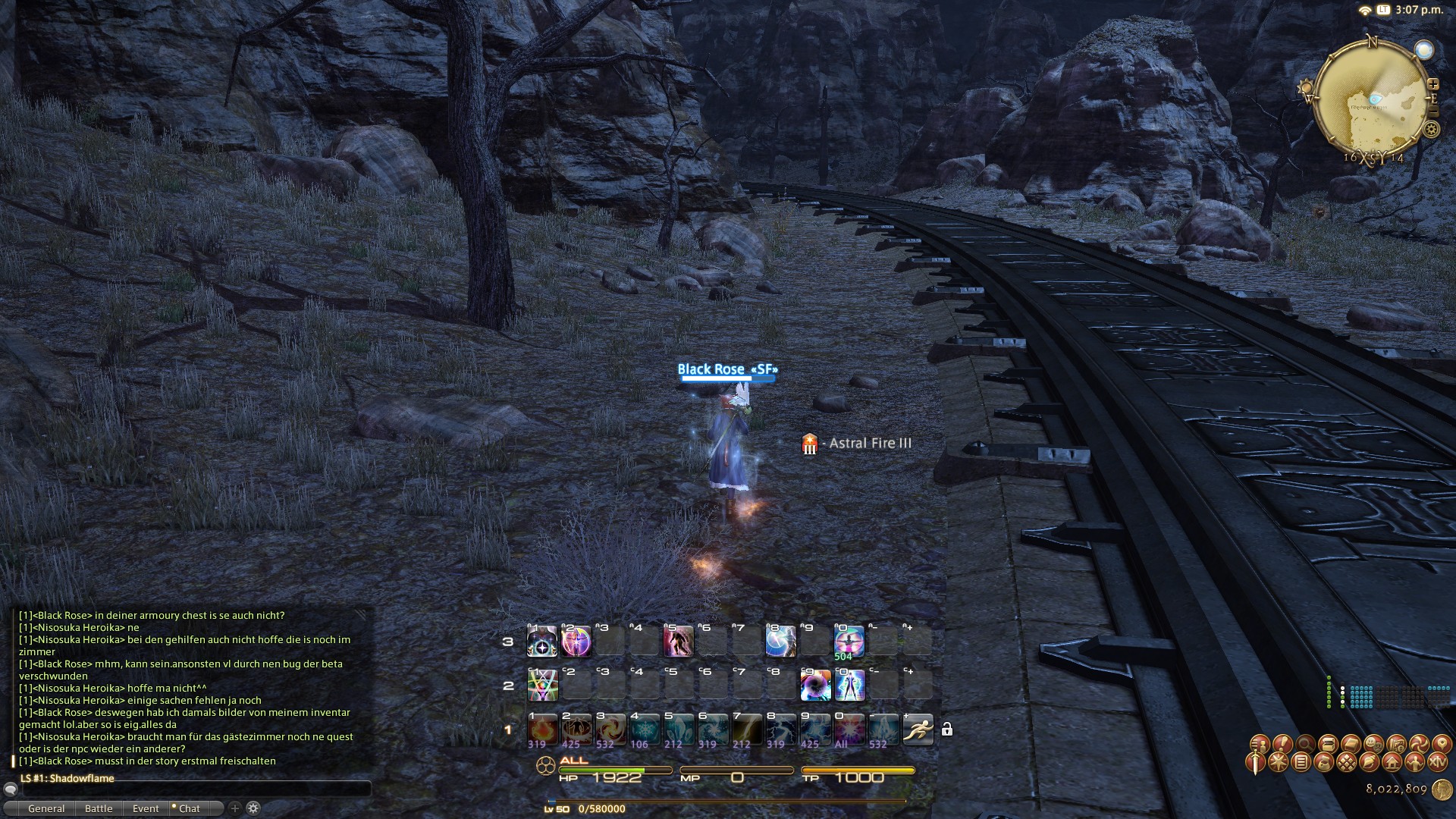Add a new chat tab with plus button
The image size is (1456, 819).
click(235, 808)
